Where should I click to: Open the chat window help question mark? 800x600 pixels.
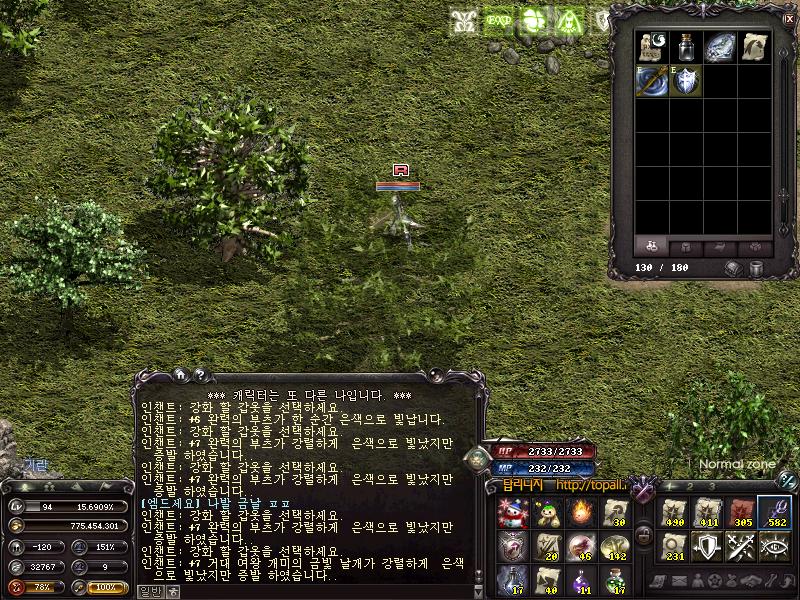coord(200,375)
